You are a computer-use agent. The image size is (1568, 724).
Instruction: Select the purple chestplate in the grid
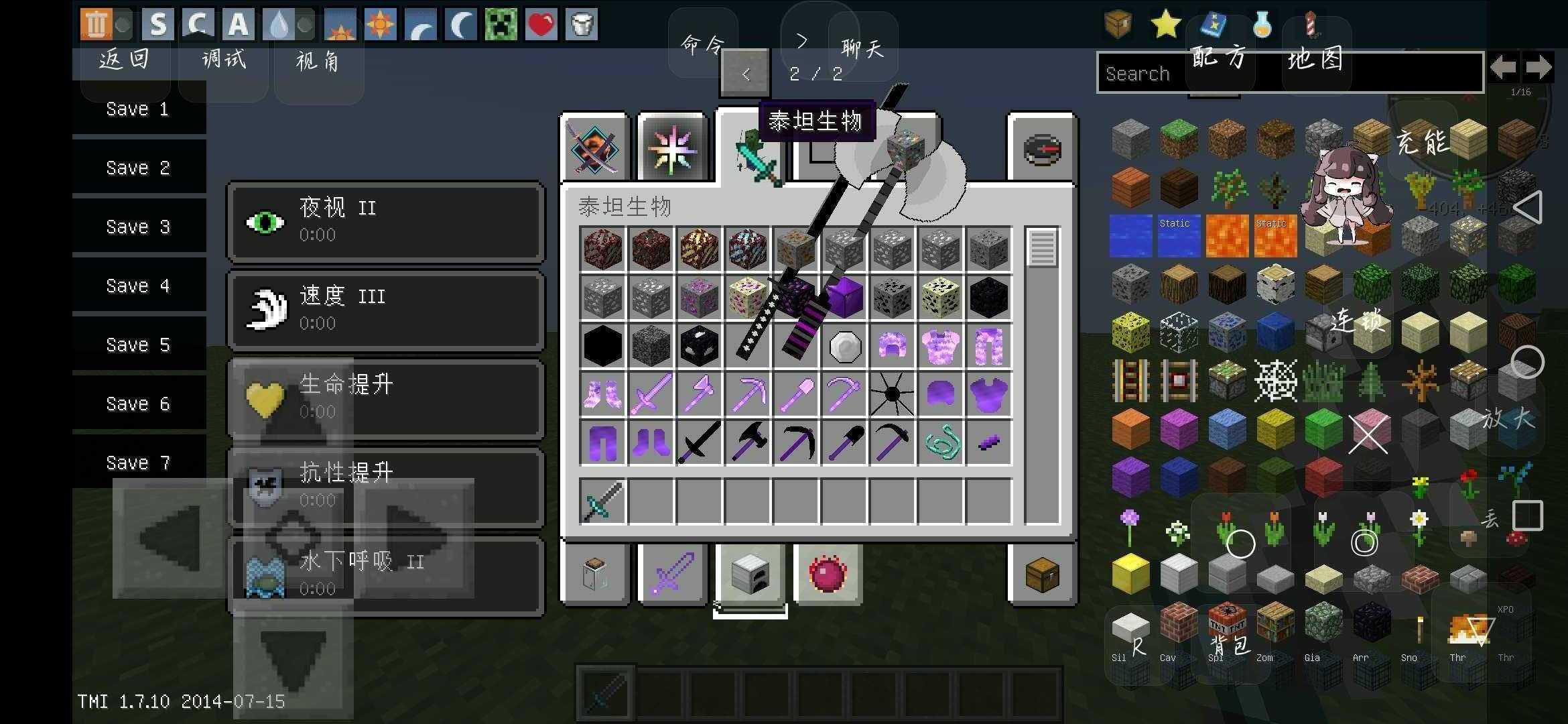[x=988, y=395]
